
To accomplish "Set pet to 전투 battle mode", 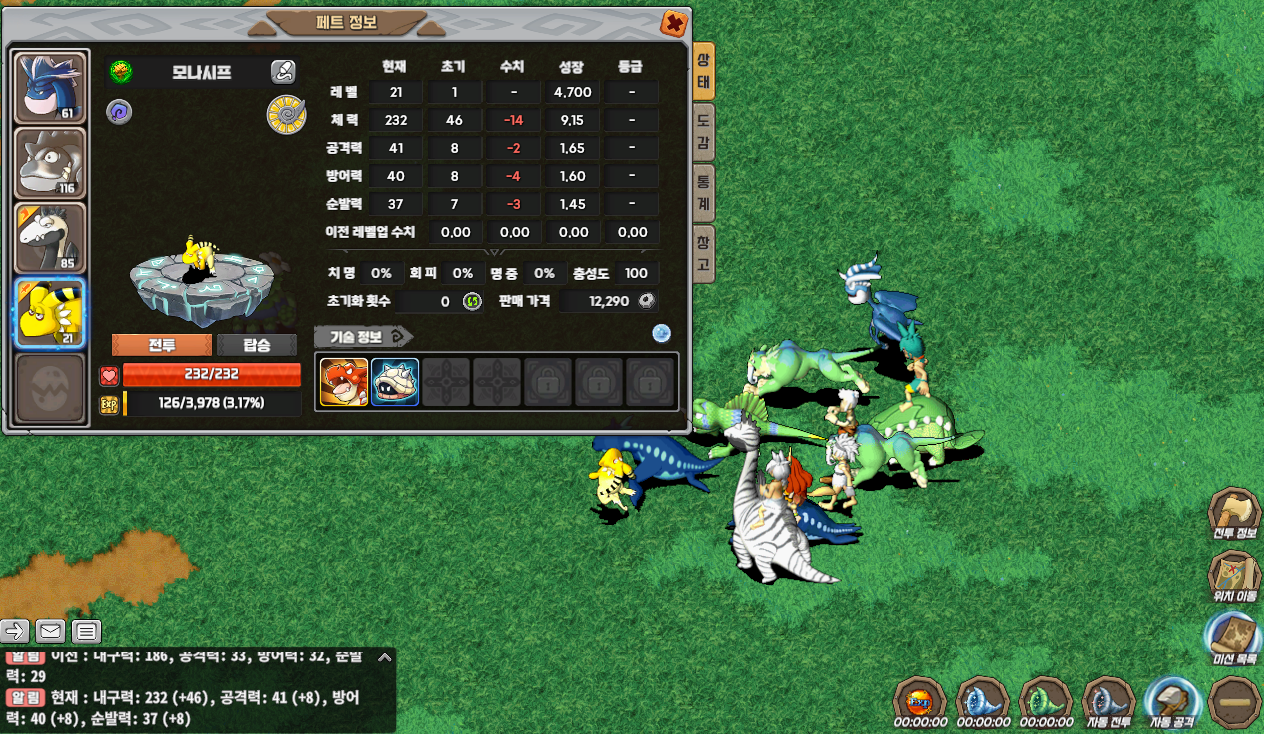I will (162, 345).
